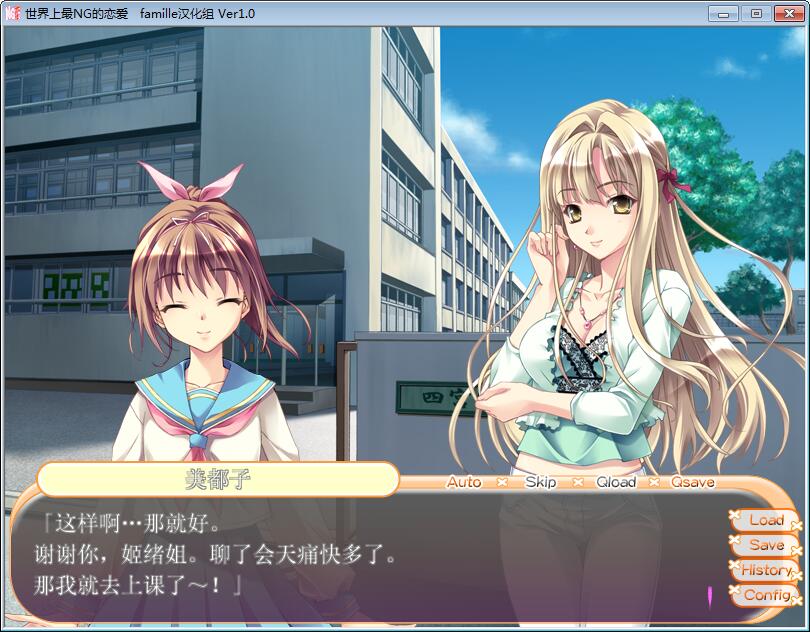Viewport: 810px width, 632px height.
Task: Enable Auto text advance mode
Action: click(x=464, y=482)
